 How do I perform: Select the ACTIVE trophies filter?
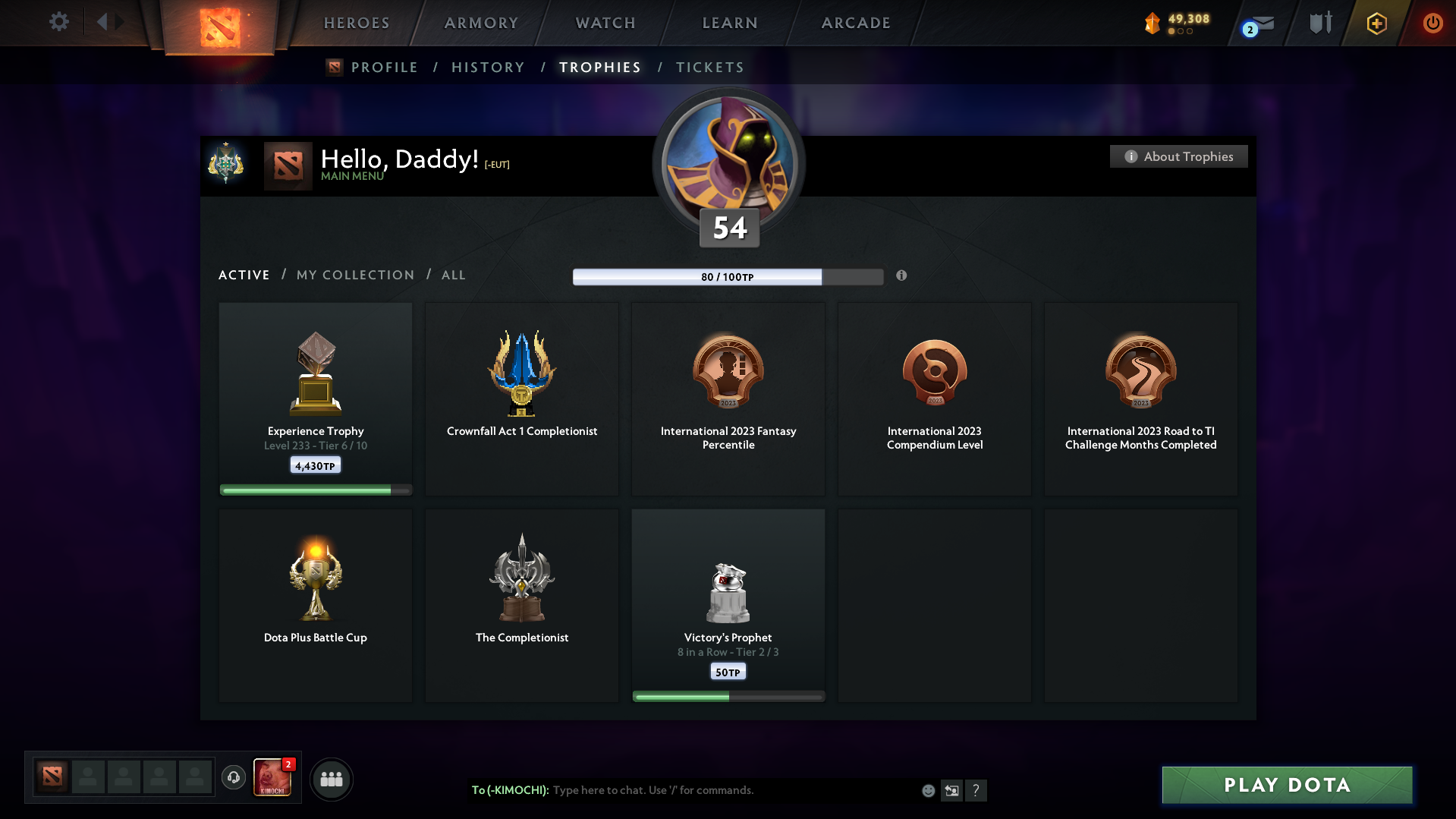click(x=244, y=275)
